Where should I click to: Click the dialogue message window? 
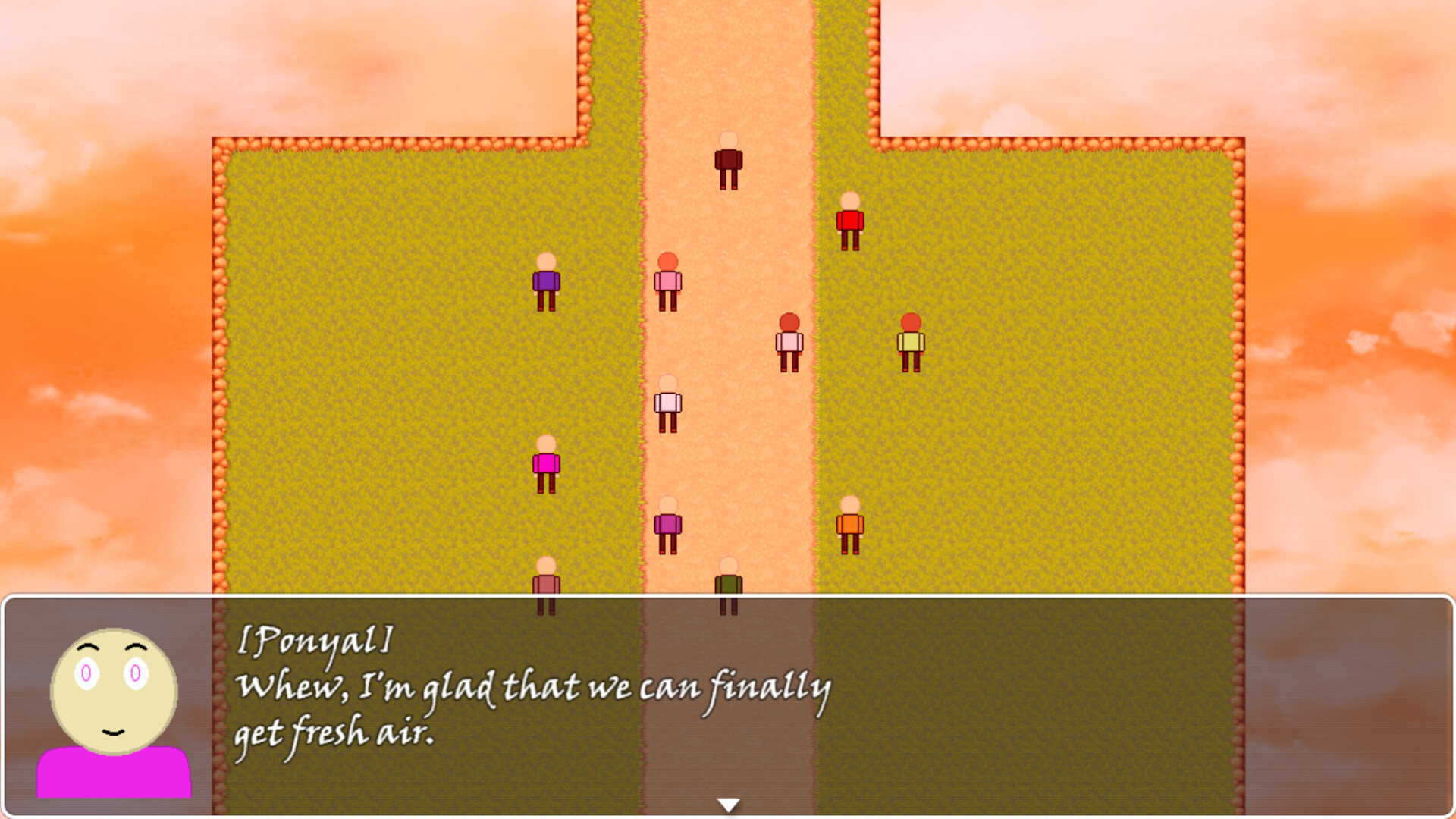(x=682, y=705)
